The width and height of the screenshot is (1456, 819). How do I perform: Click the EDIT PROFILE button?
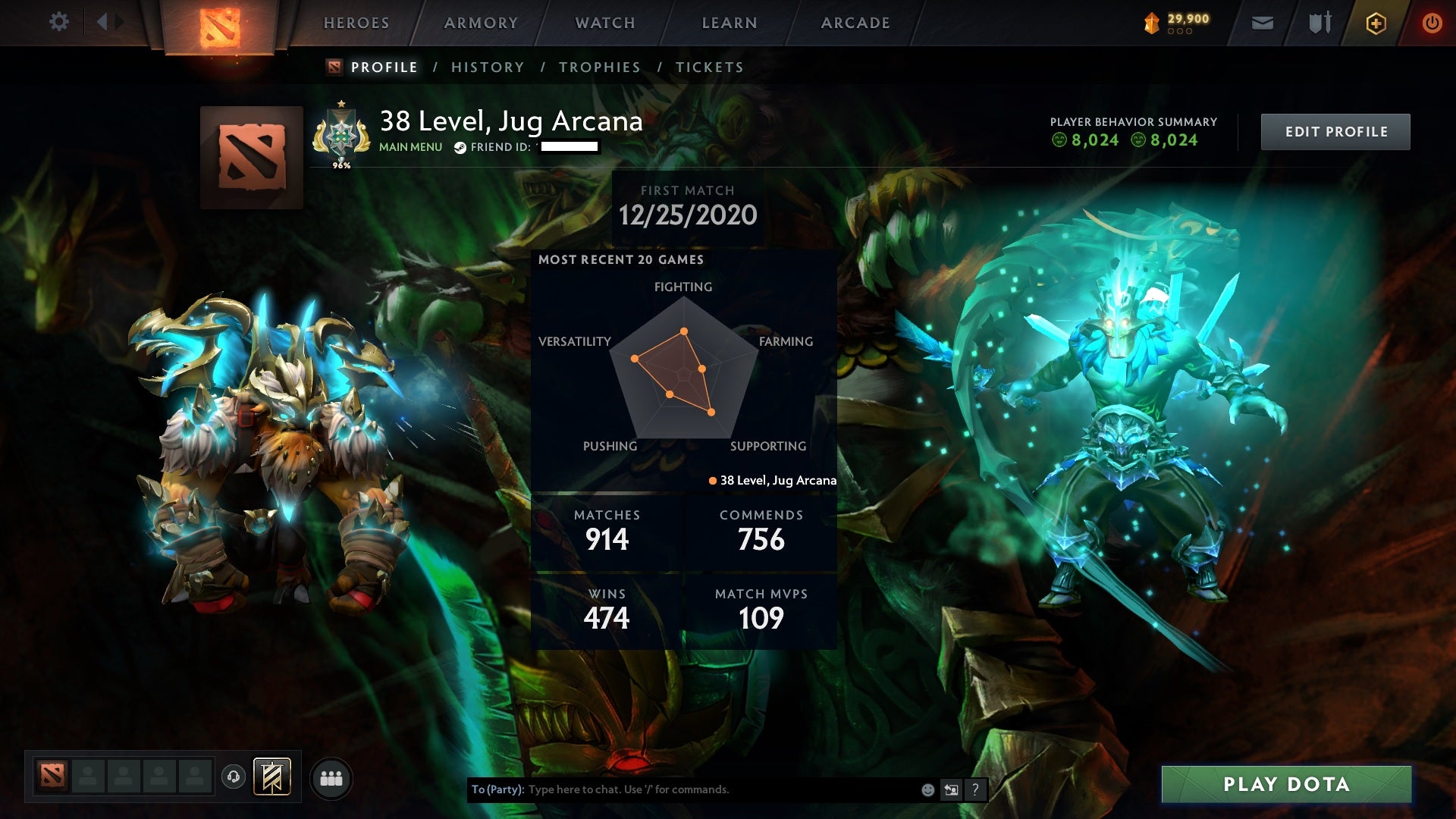coord(1335,130)
